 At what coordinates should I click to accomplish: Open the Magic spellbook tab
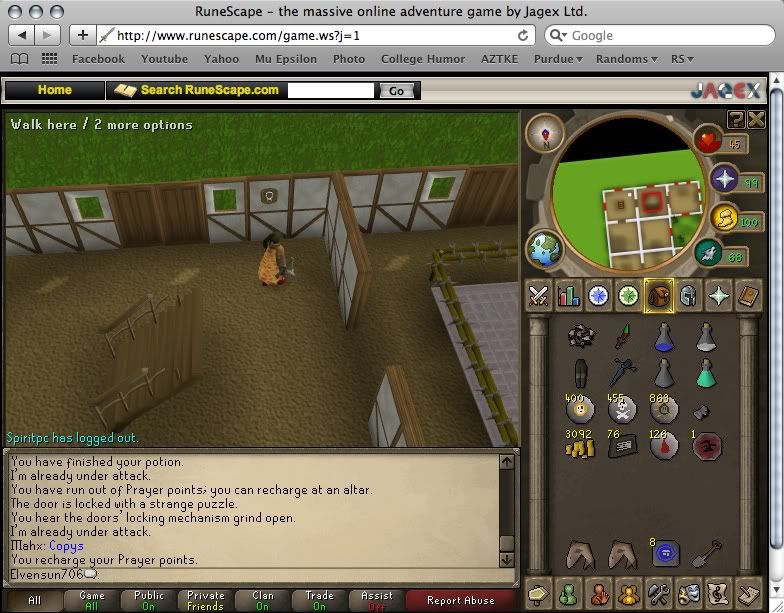749,296
